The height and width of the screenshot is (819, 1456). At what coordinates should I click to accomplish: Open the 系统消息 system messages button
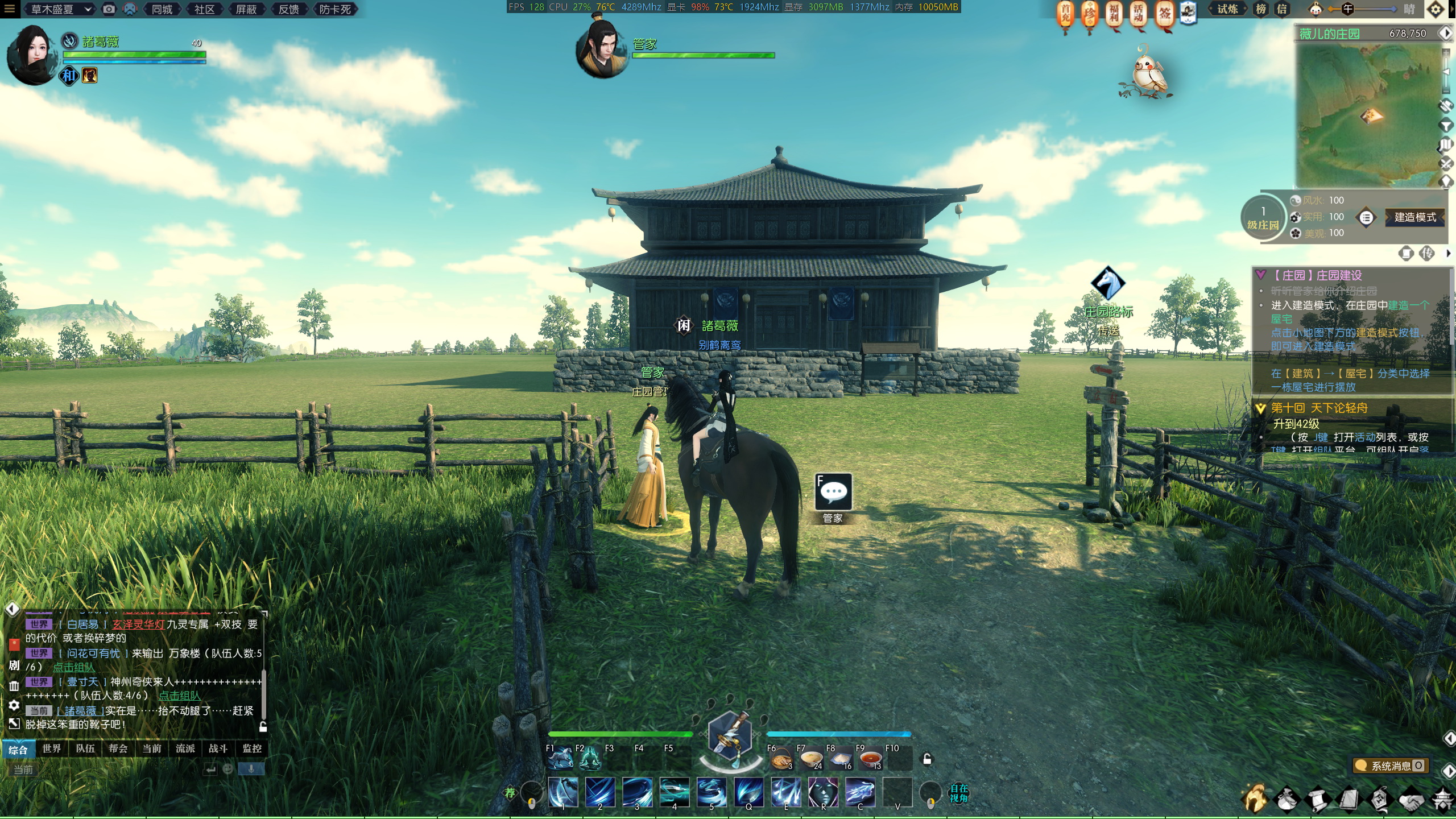point(1391,766)
